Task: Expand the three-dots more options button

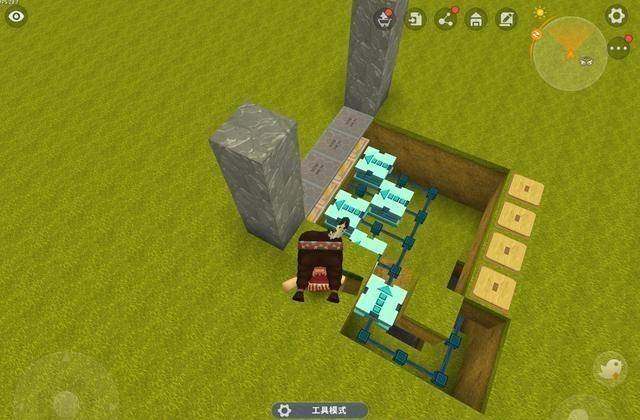Action: tap(620, 48)
